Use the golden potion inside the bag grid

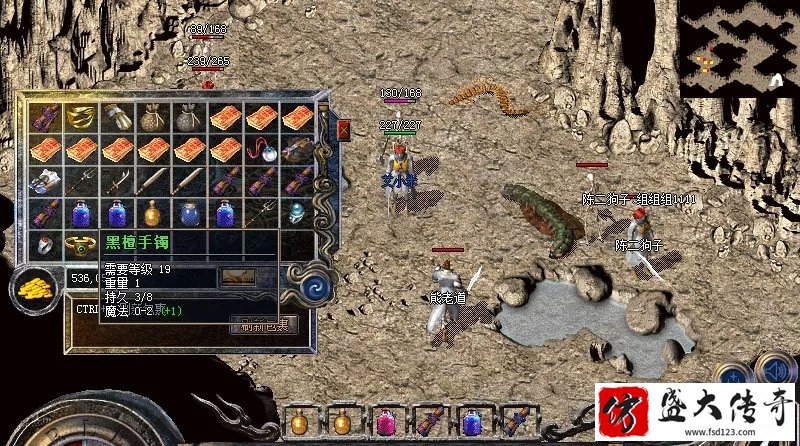[x=153, y=213]
